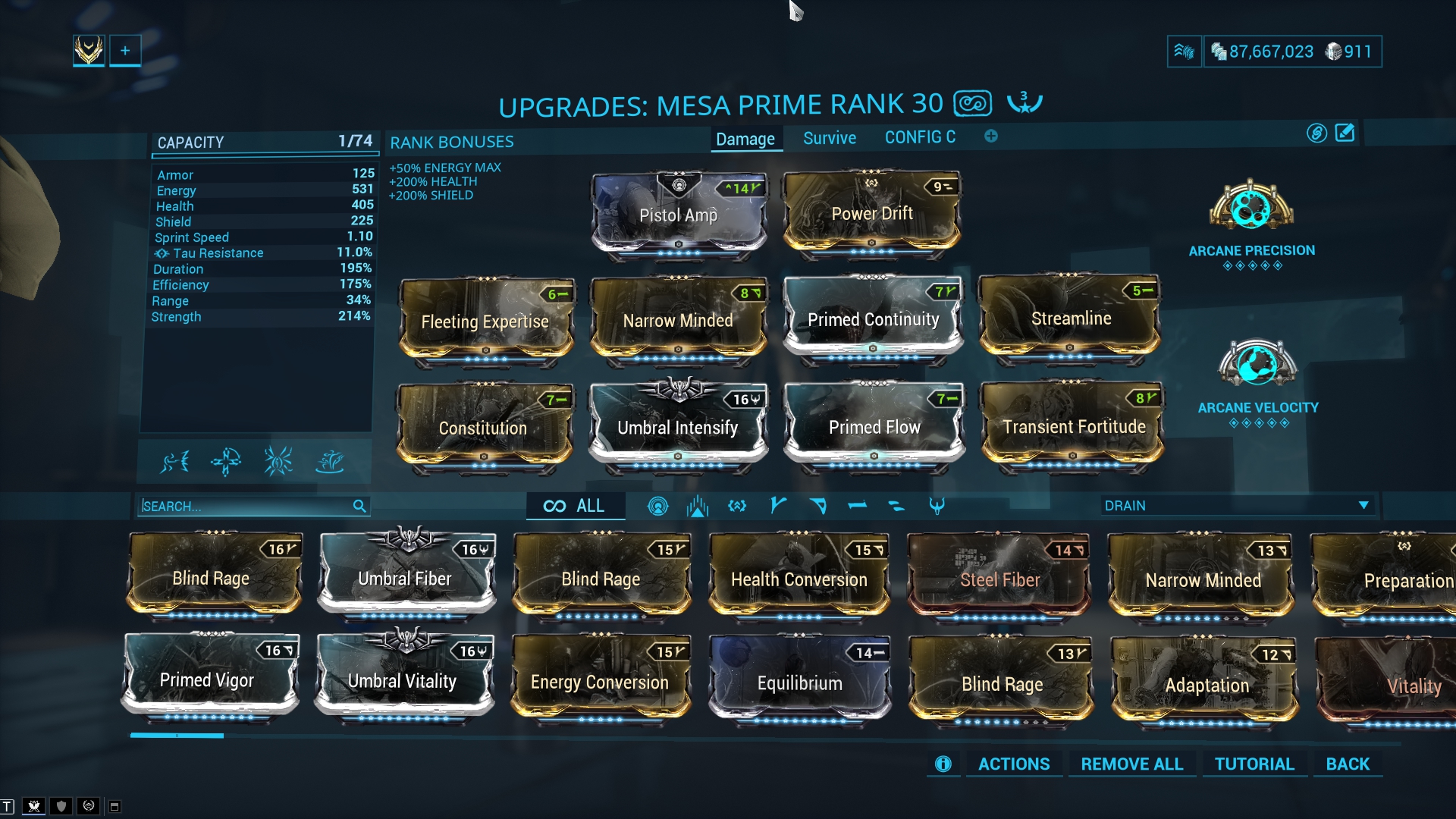Image resolution: width=1456 pixels, height=819 pixels.
Task: Open the Damage config tab
Action: (745, 139)
